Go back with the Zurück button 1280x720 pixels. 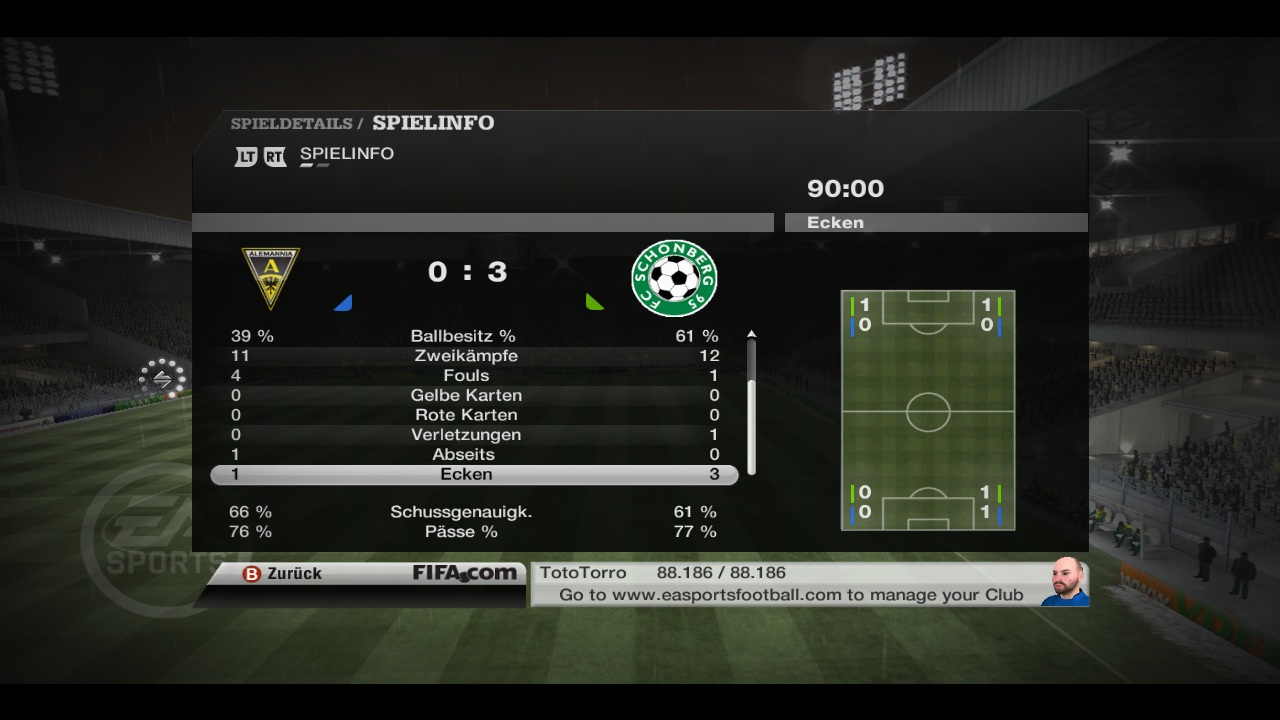[x=283, y=574]
